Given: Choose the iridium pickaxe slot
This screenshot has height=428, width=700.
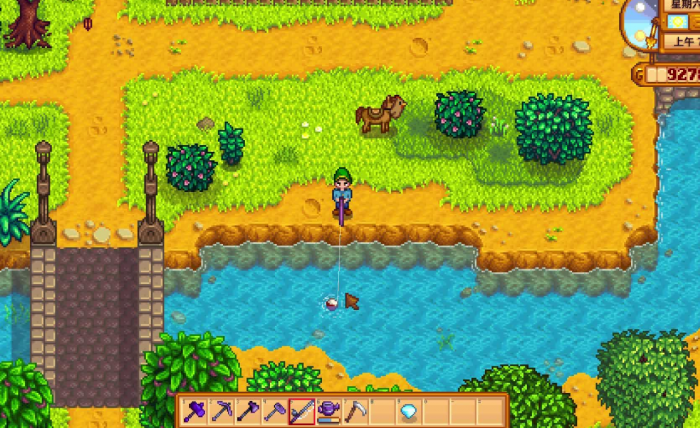Looking at the screenshot, I should (x=221, y=410).
